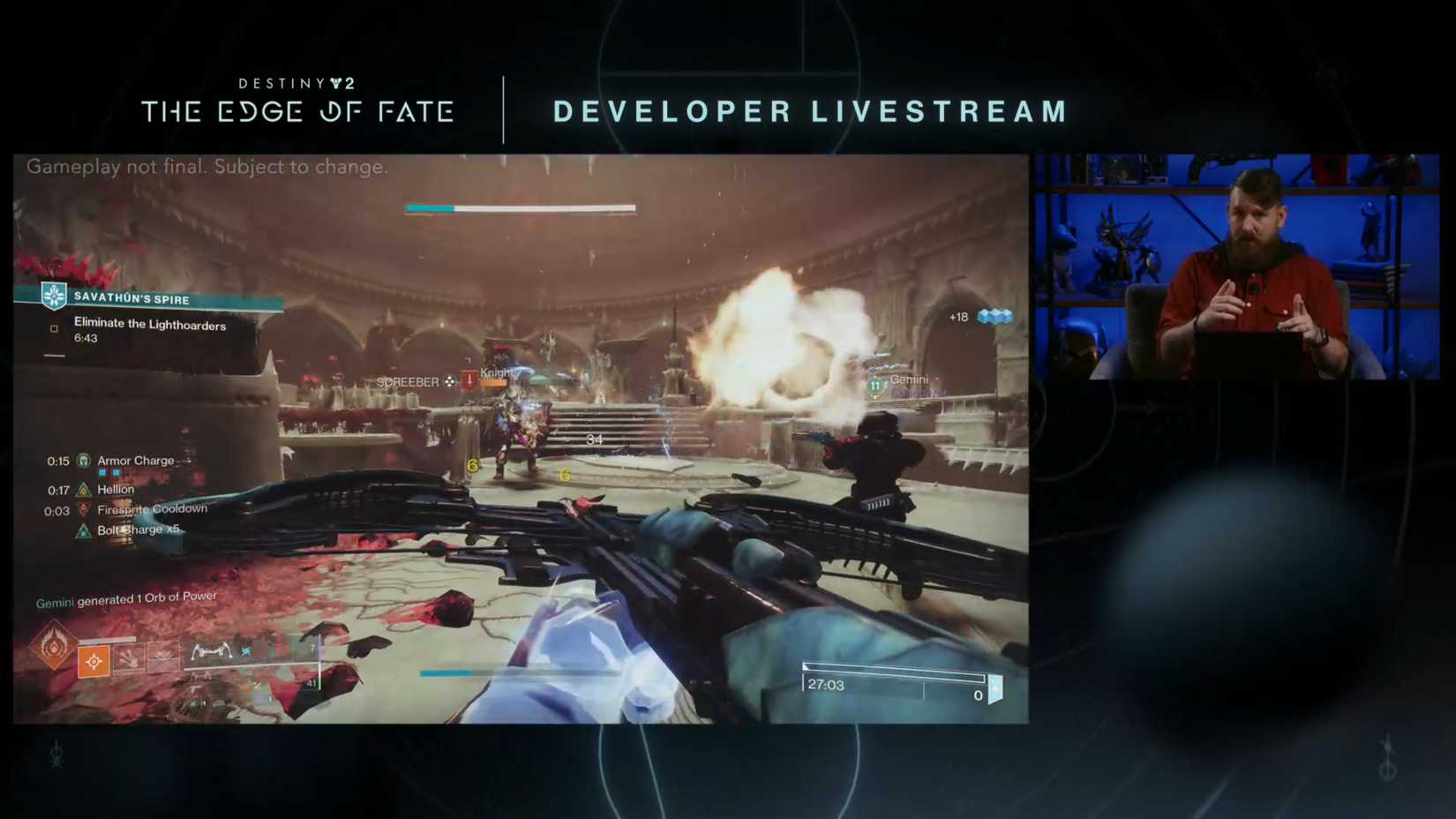Click the Gemini generated 1 Orb of Power message

(x=125, y=597)
